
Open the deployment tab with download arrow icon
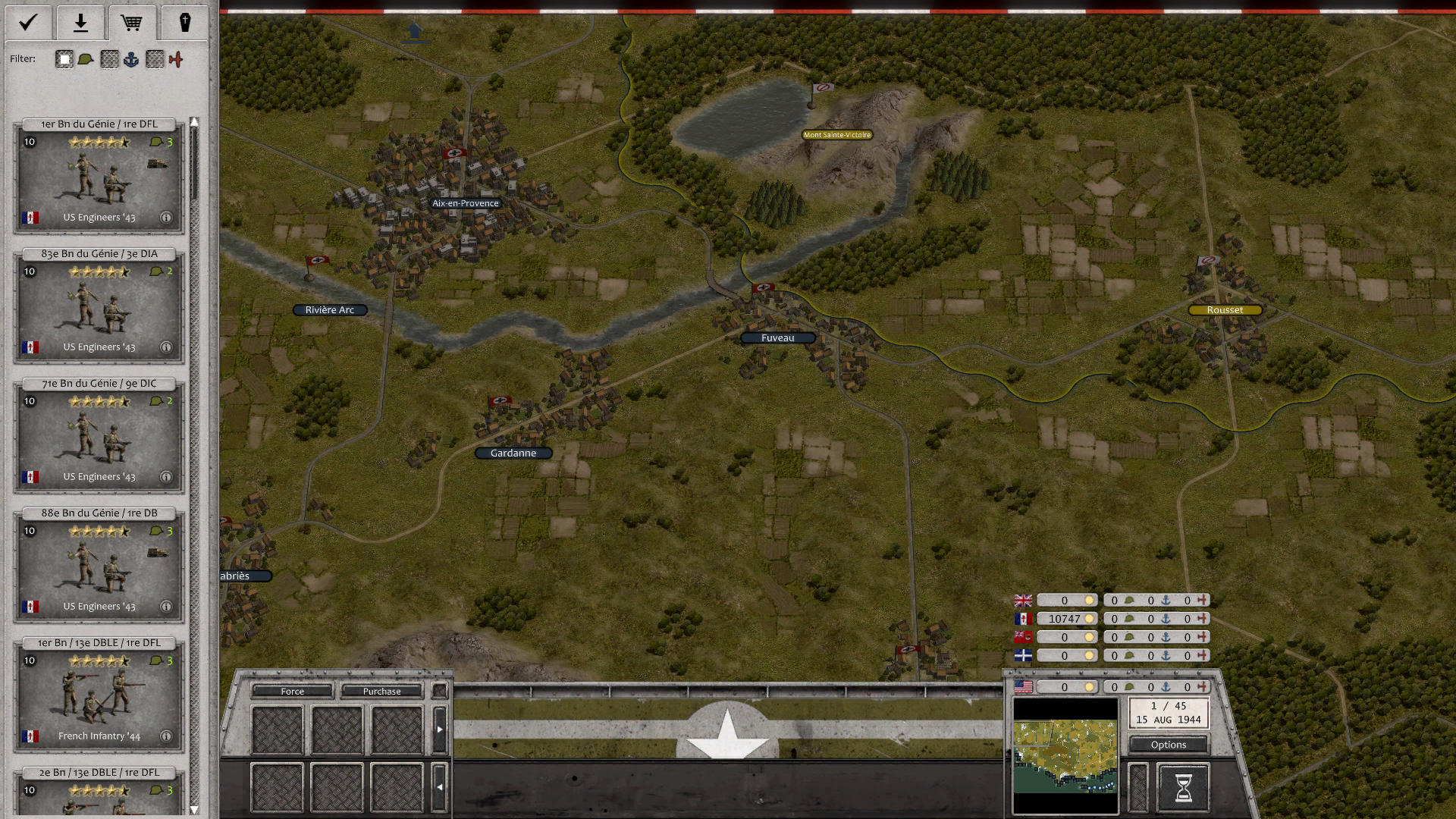tap(80, 23)
